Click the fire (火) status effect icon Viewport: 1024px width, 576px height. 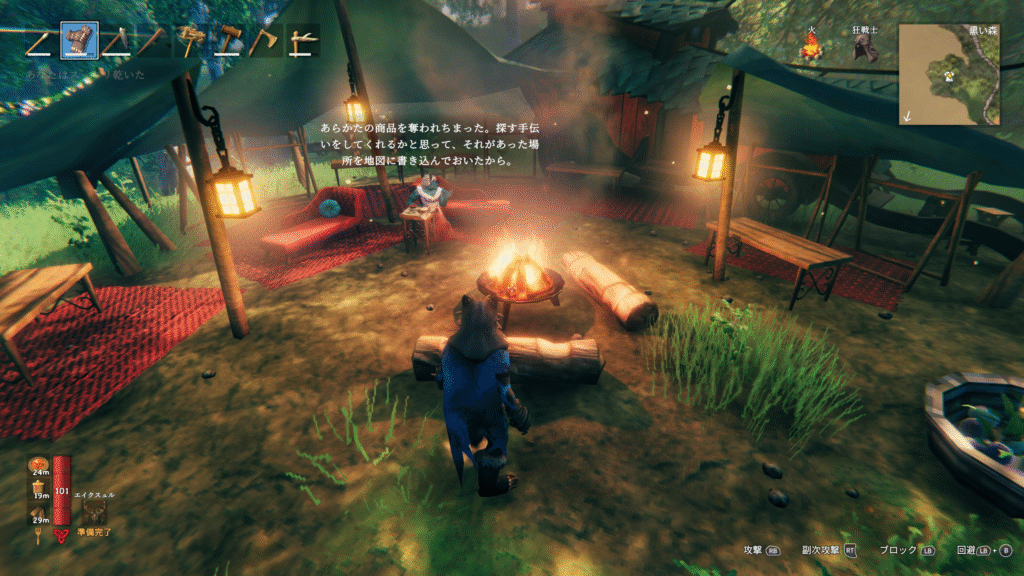tap(814, 46)
